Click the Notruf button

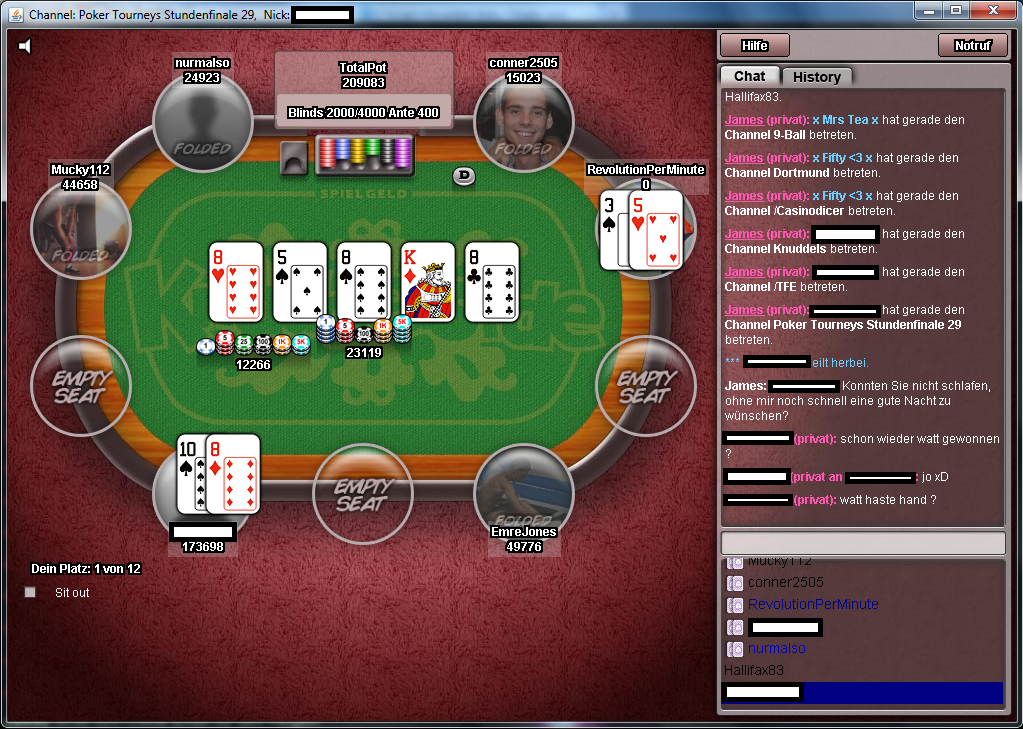coord(972,45)
